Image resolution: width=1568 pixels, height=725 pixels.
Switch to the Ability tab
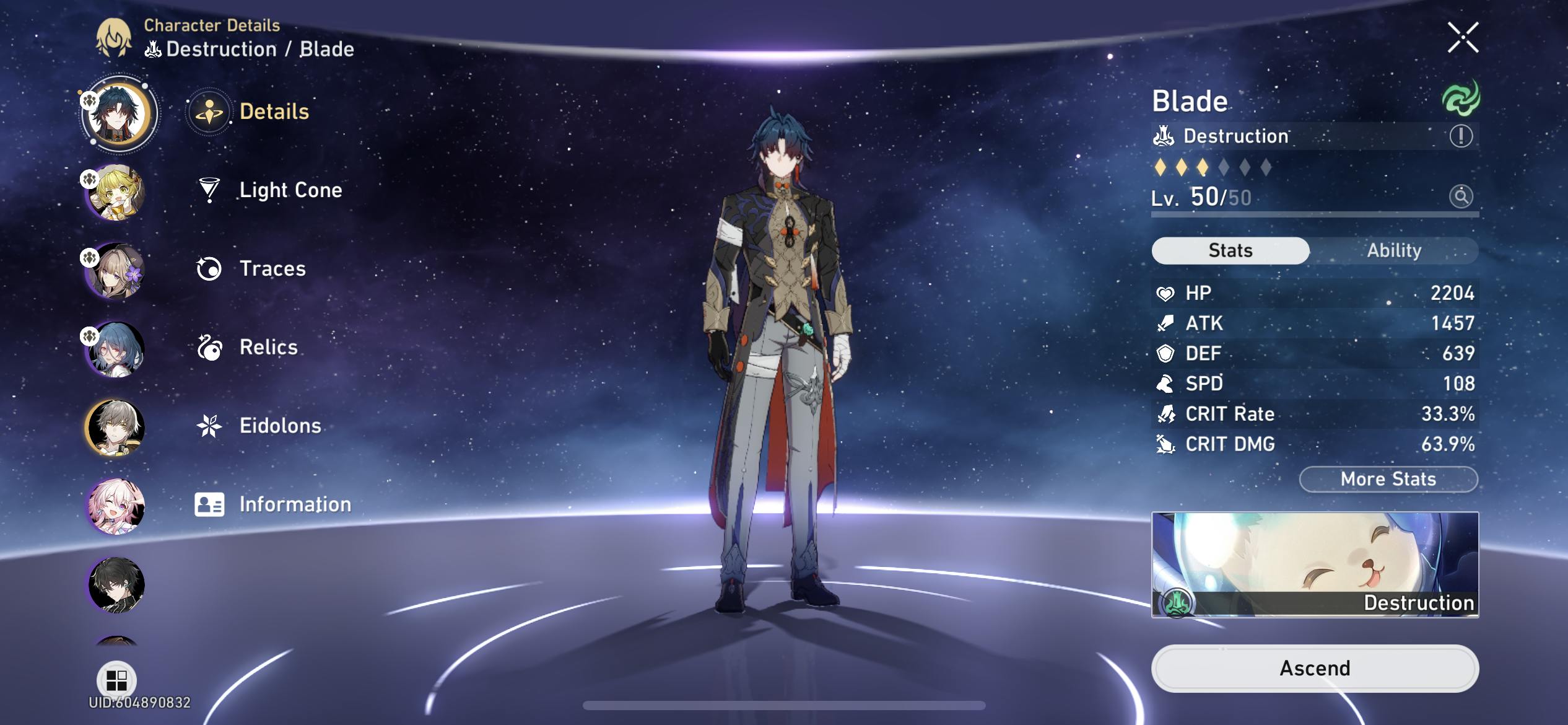coord(1394,250)
